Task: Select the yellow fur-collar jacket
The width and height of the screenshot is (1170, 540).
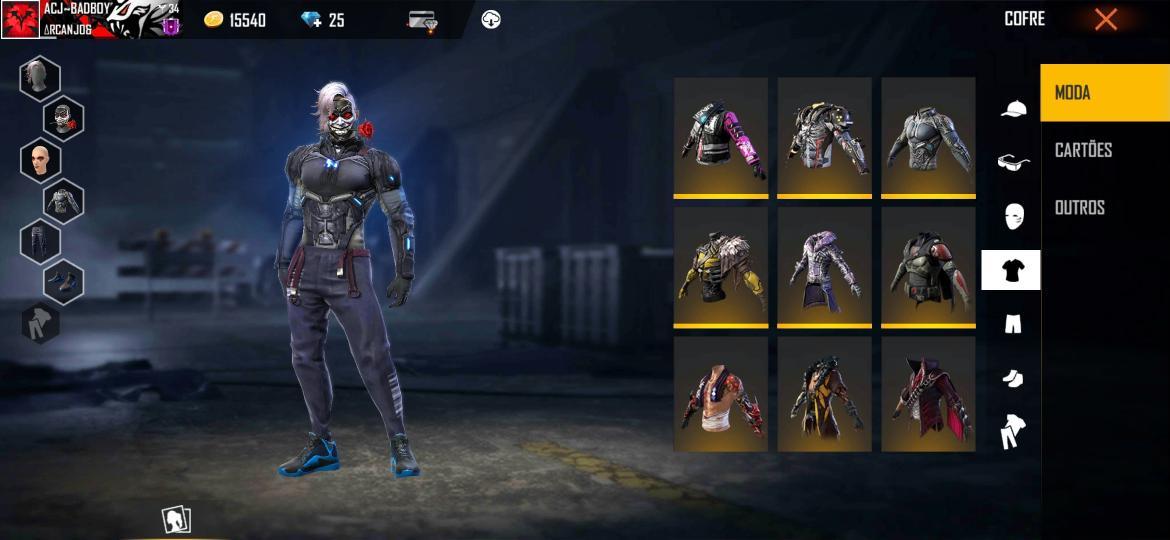Action: point(721,266)
